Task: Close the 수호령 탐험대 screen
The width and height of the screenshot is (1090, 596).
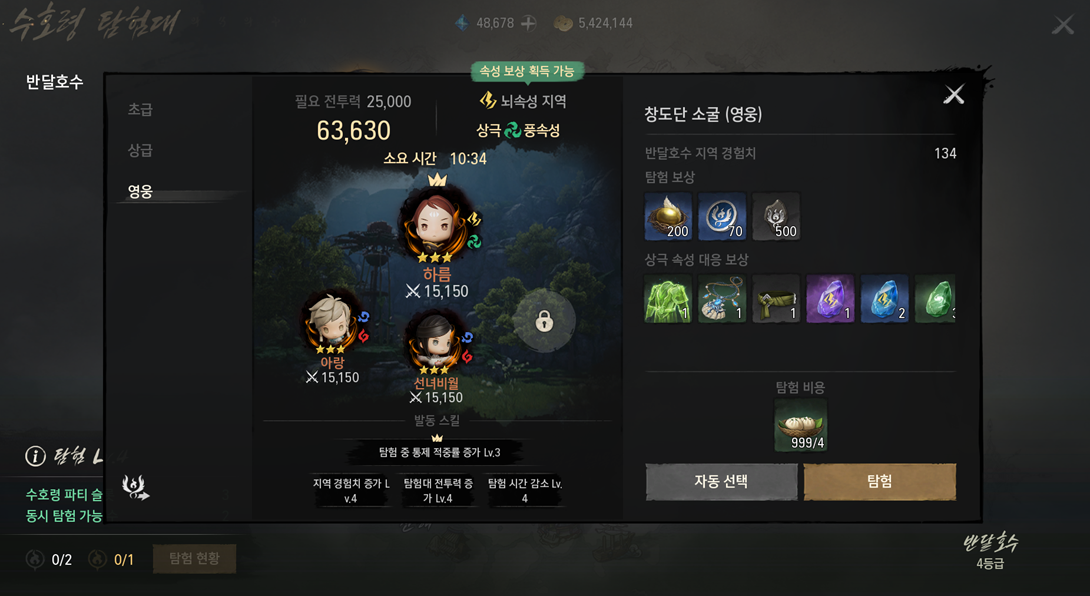Action: click(x=1063, y=24)
